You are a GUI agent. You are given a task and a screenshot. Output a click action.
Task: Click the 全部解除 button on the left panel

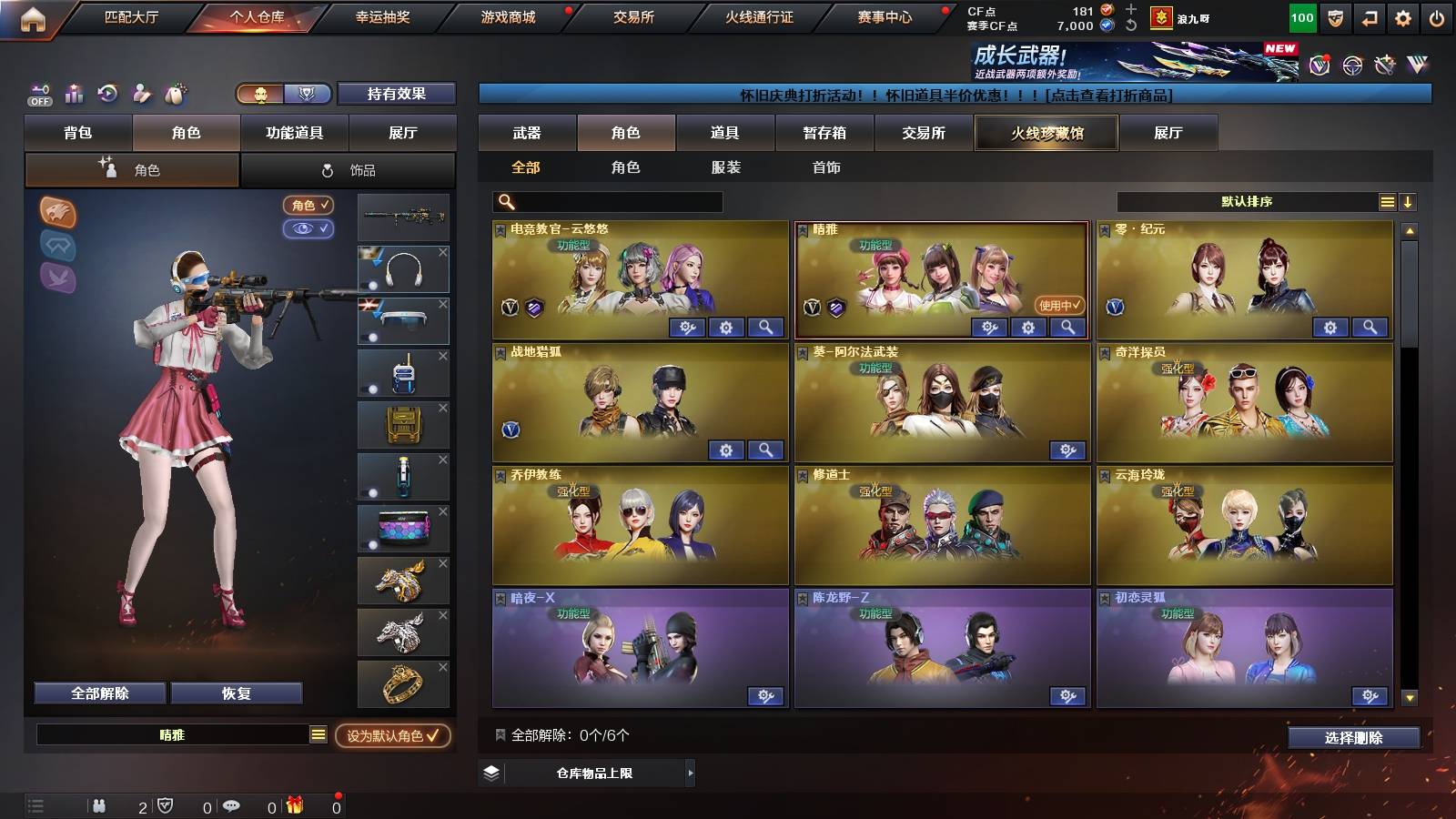[98, 693]
